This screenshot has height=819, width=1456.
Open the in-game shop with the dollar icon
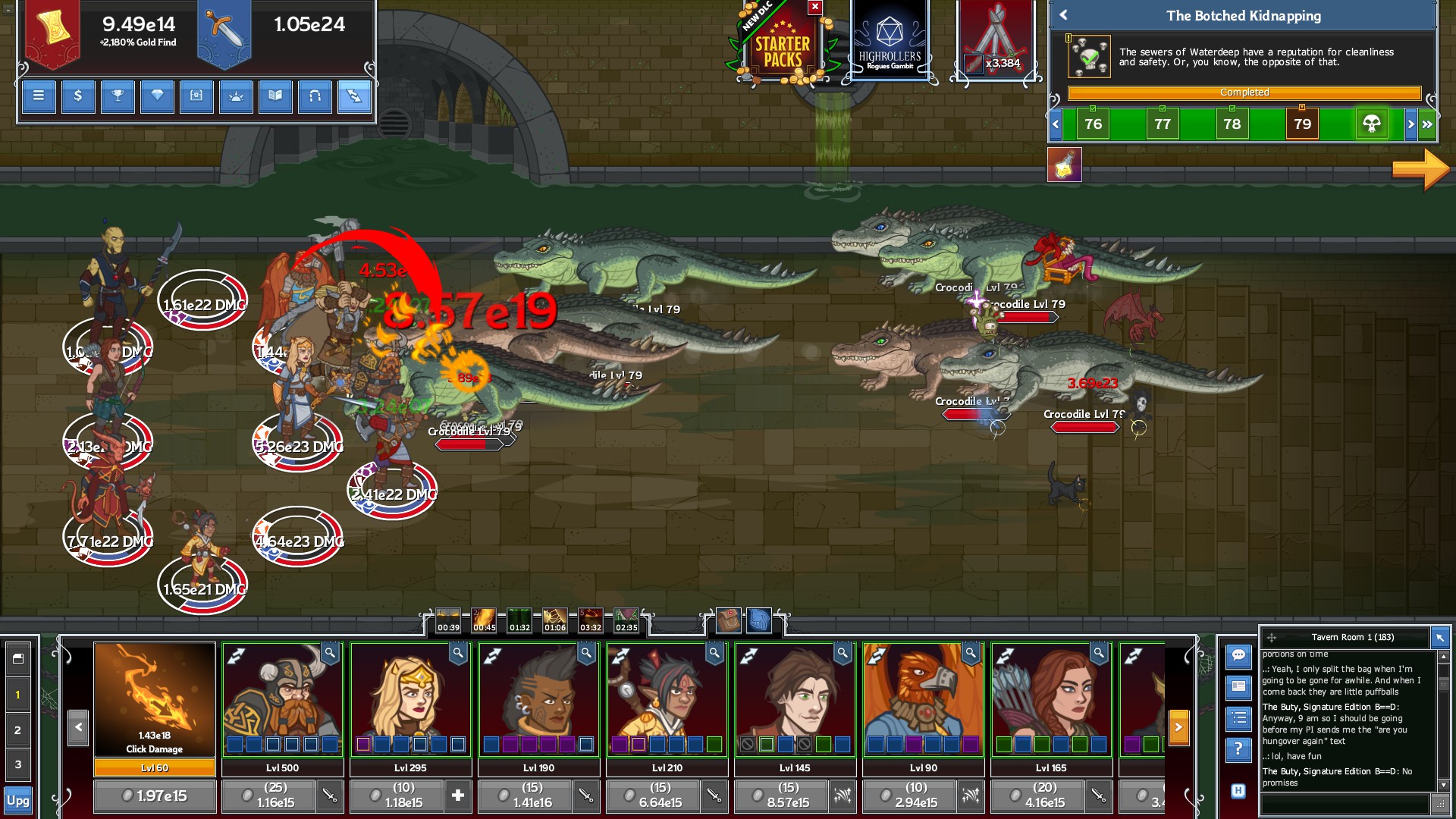pyautogui.click(x=78, y=97)
